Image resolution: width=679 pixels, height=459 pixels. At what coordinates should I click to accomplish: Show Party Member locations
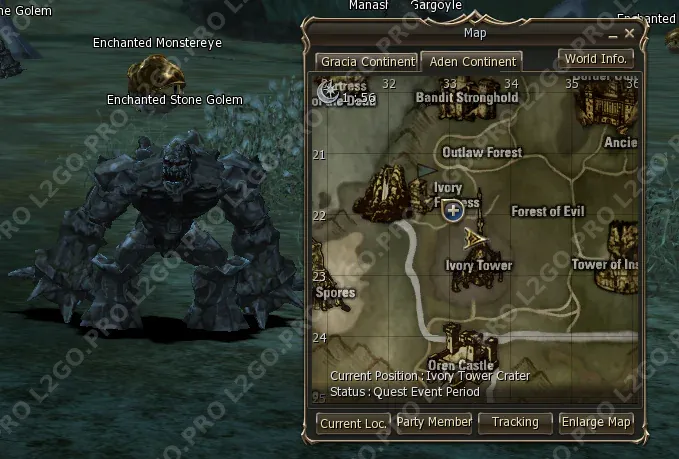click(x=434, y=422)
